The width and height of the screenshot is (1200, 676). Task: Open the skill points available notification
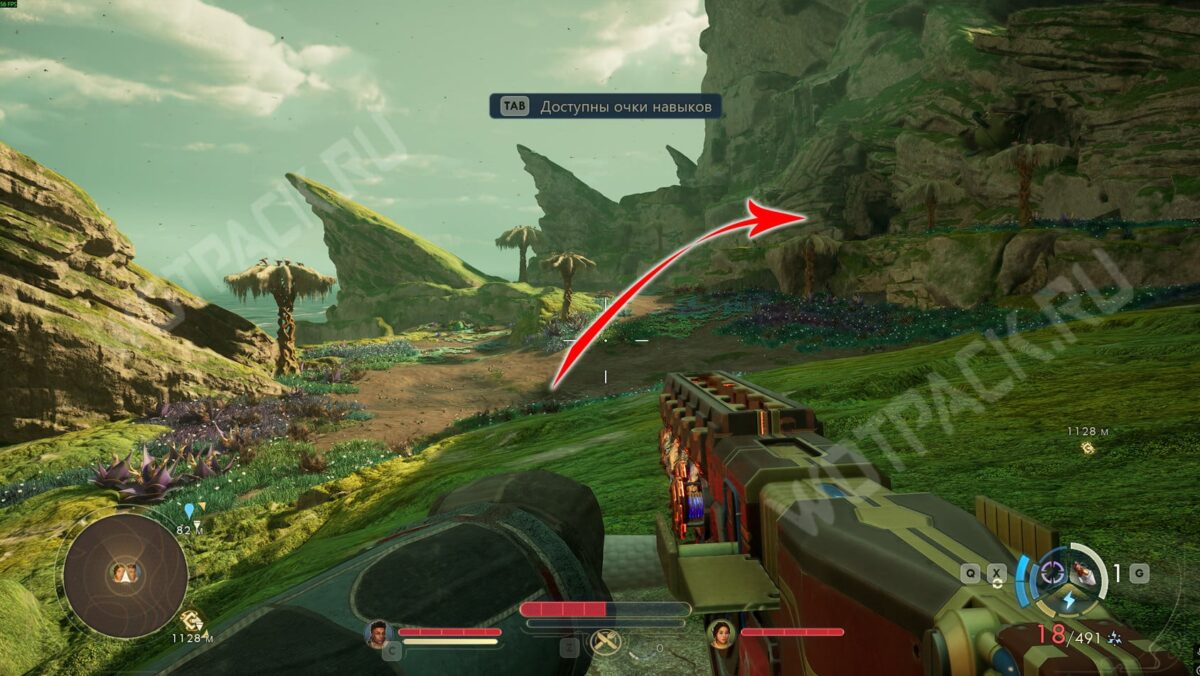(605, 107)
